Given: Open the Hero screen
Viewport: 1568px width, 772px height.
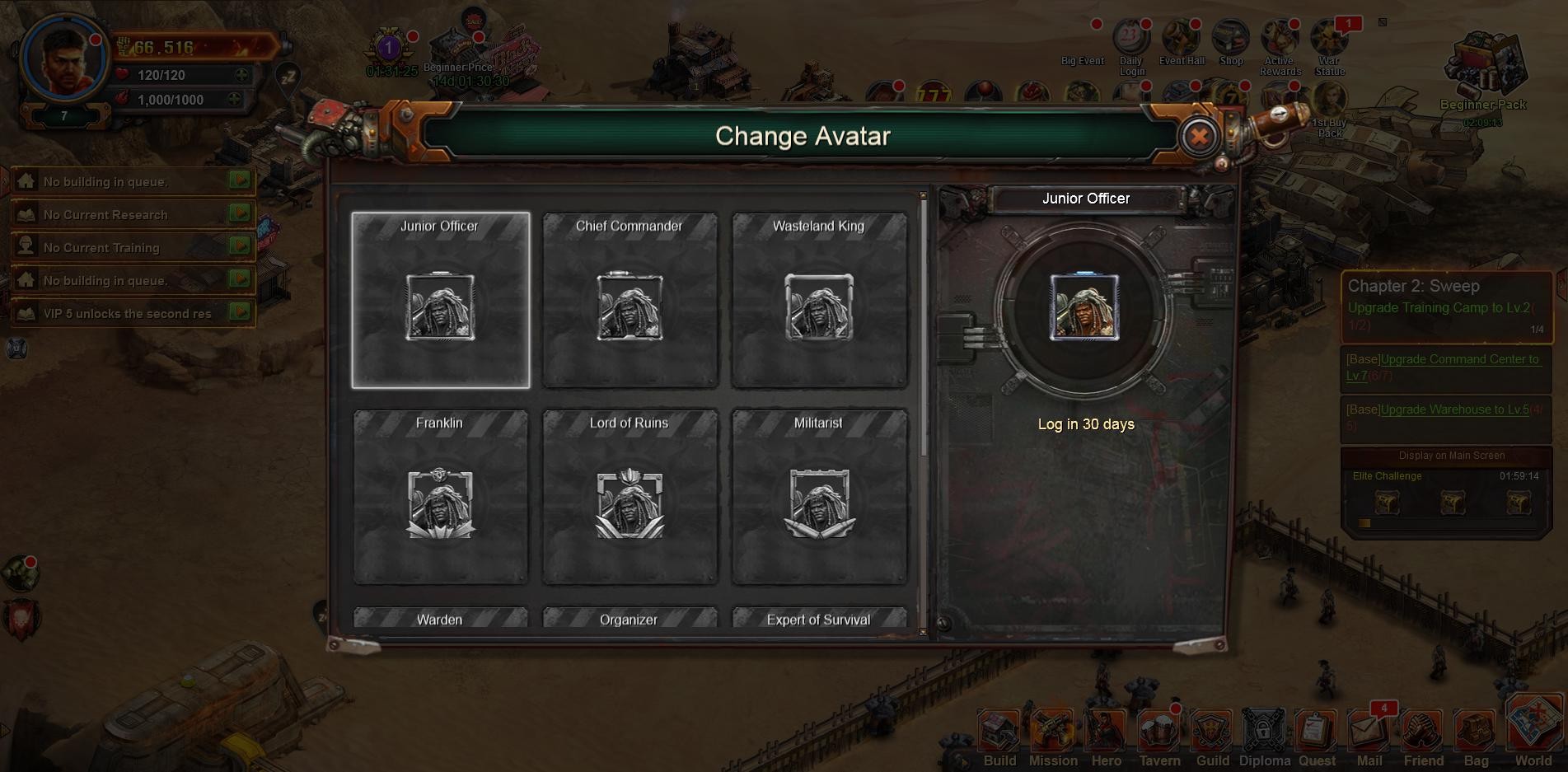Looking at the screenshot, I should coord(1106,735).
